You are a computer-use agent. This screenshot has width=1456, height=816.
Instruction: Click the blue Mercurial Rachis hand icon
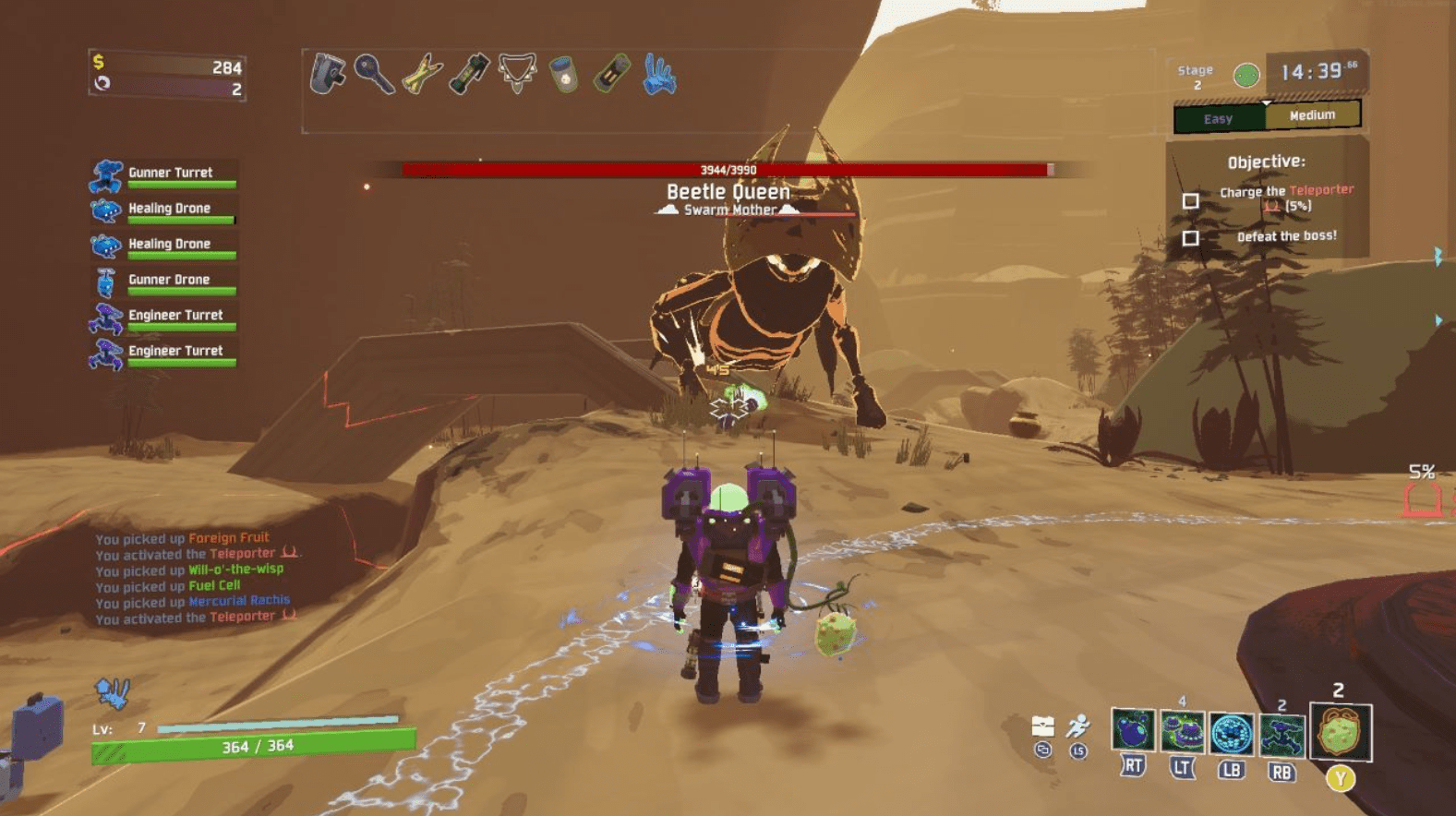(659, 74)
